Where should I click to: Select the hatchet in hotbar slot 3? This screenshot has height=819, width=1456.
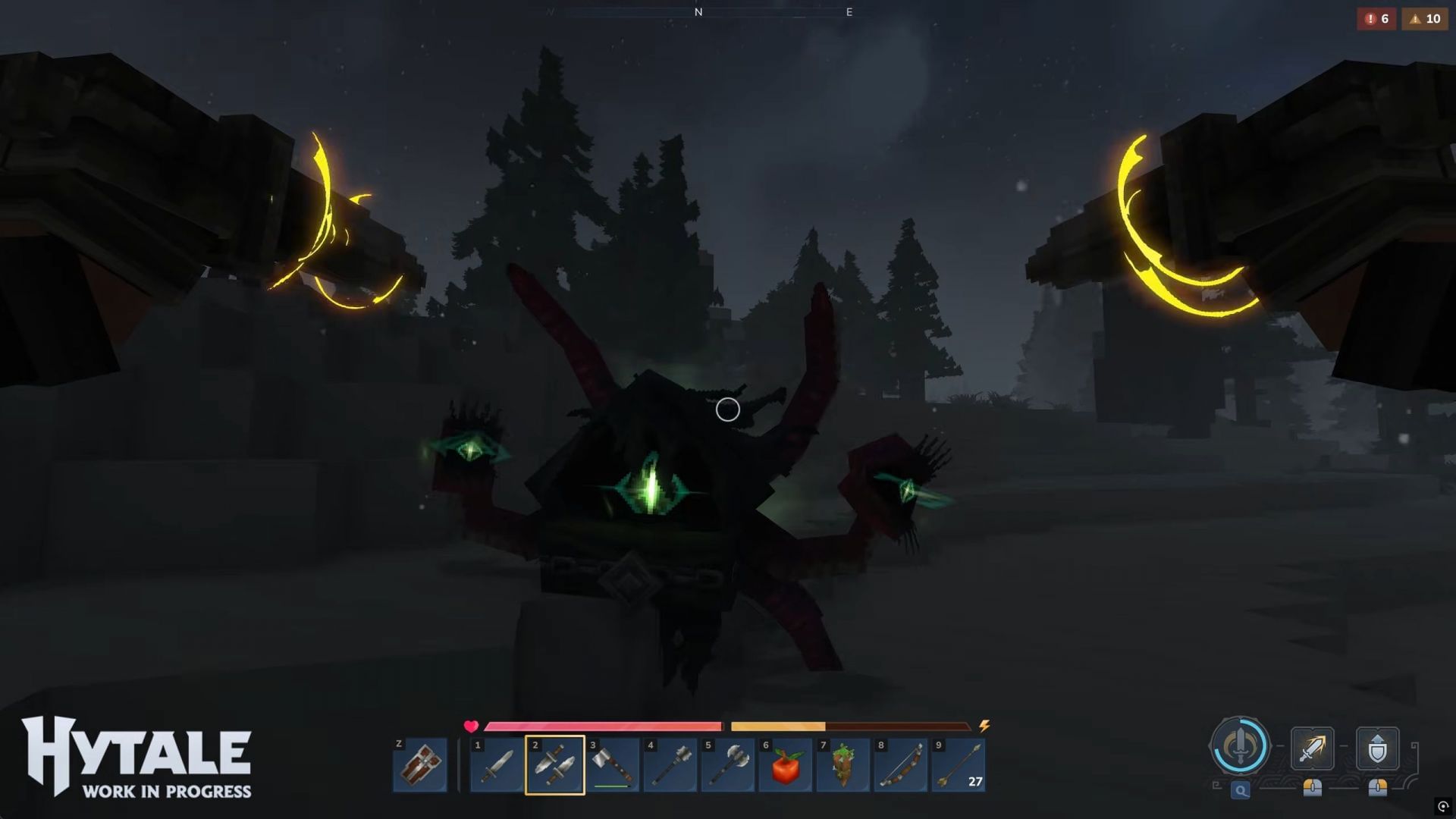coord(613,767)
